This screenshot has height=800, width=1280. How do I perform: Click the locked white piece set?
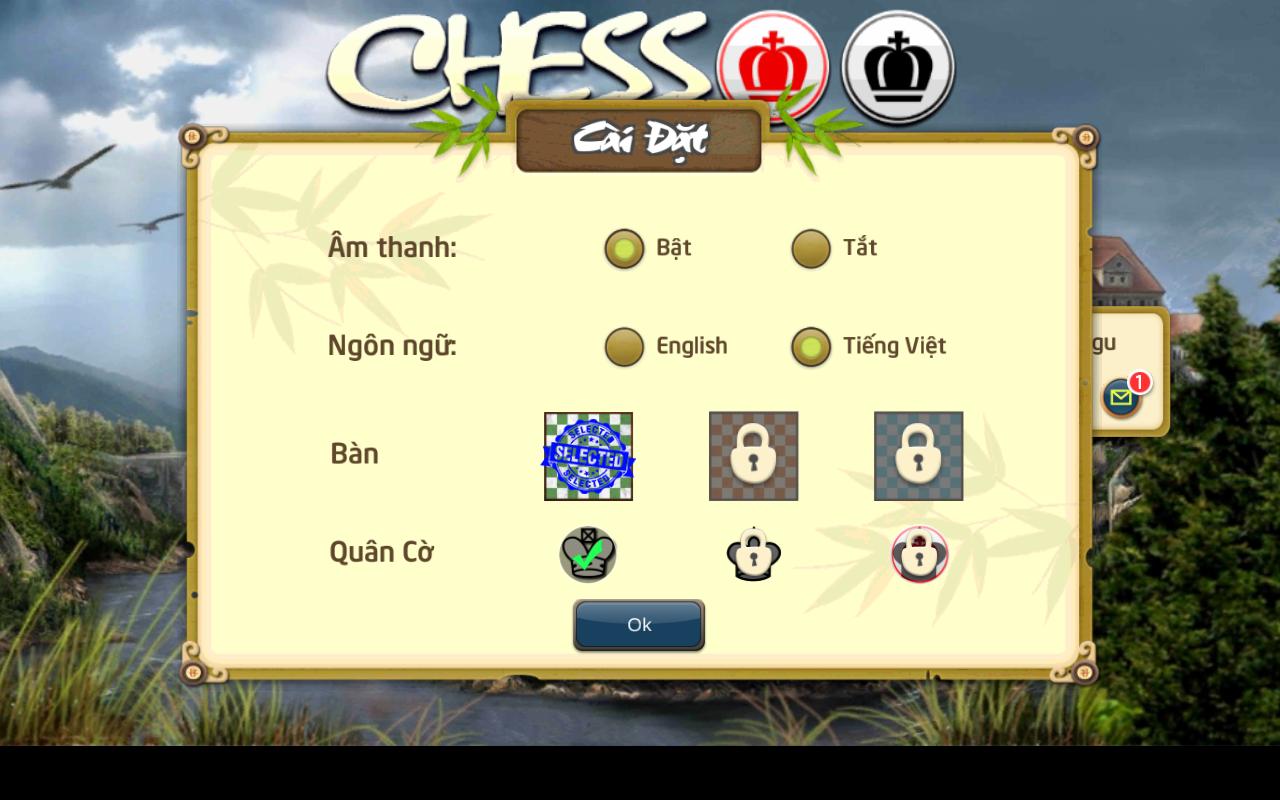pyautogui.click(x=754, y=554)
